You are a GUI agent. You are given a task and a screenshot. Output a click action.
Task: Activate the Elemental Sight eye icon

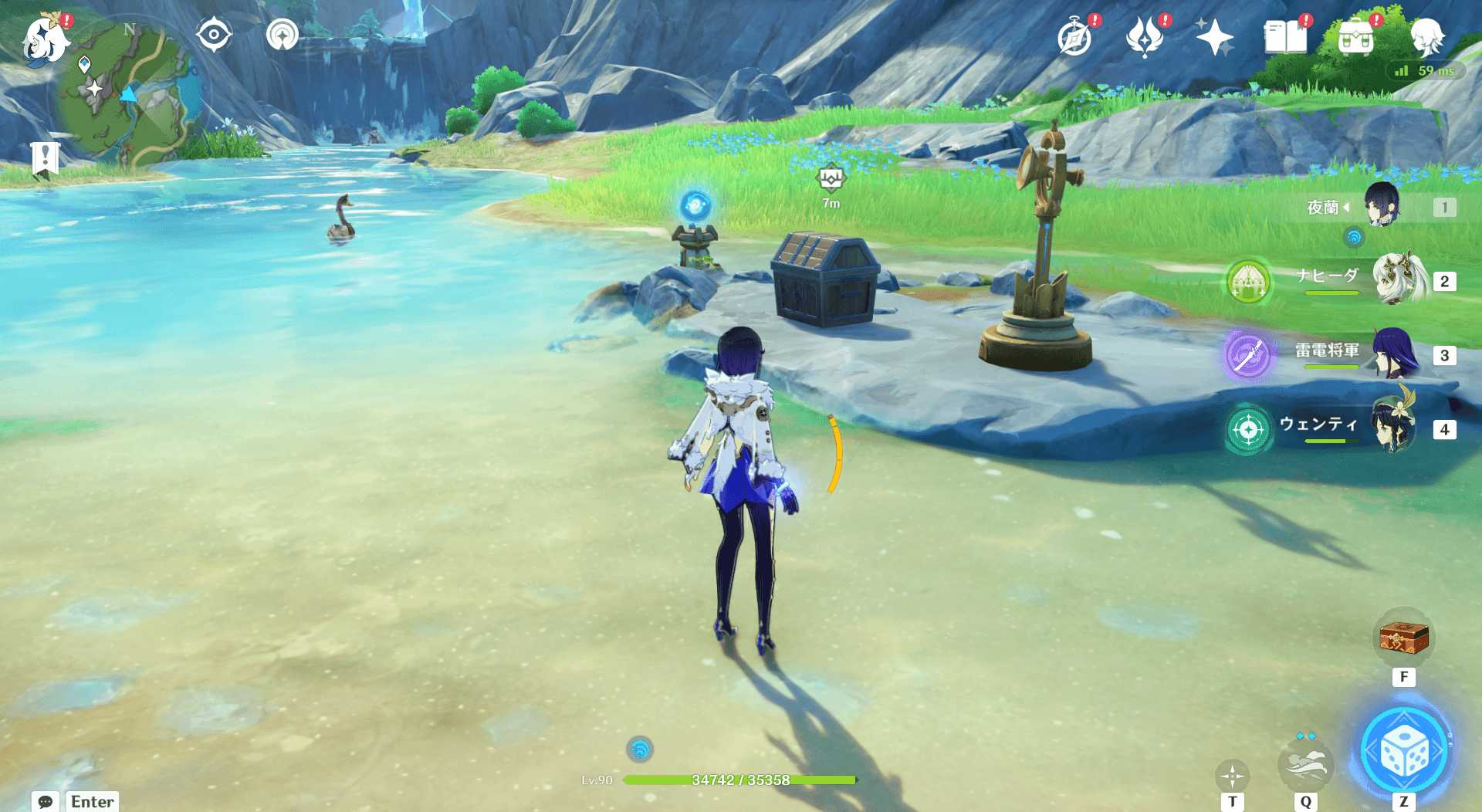tap(214, 35)
